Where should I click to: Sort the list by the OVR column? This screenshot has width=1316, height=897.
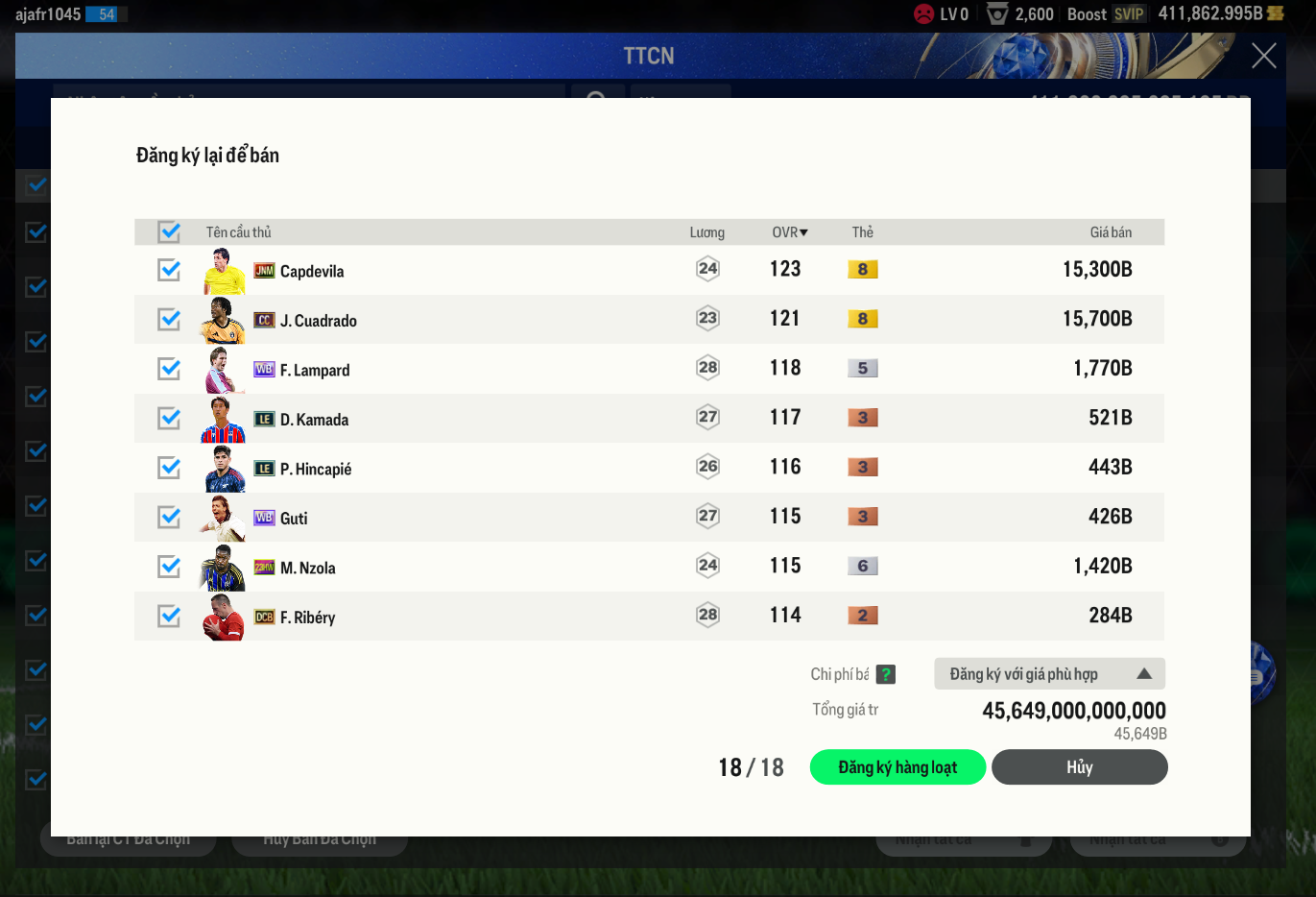point(789,232)
